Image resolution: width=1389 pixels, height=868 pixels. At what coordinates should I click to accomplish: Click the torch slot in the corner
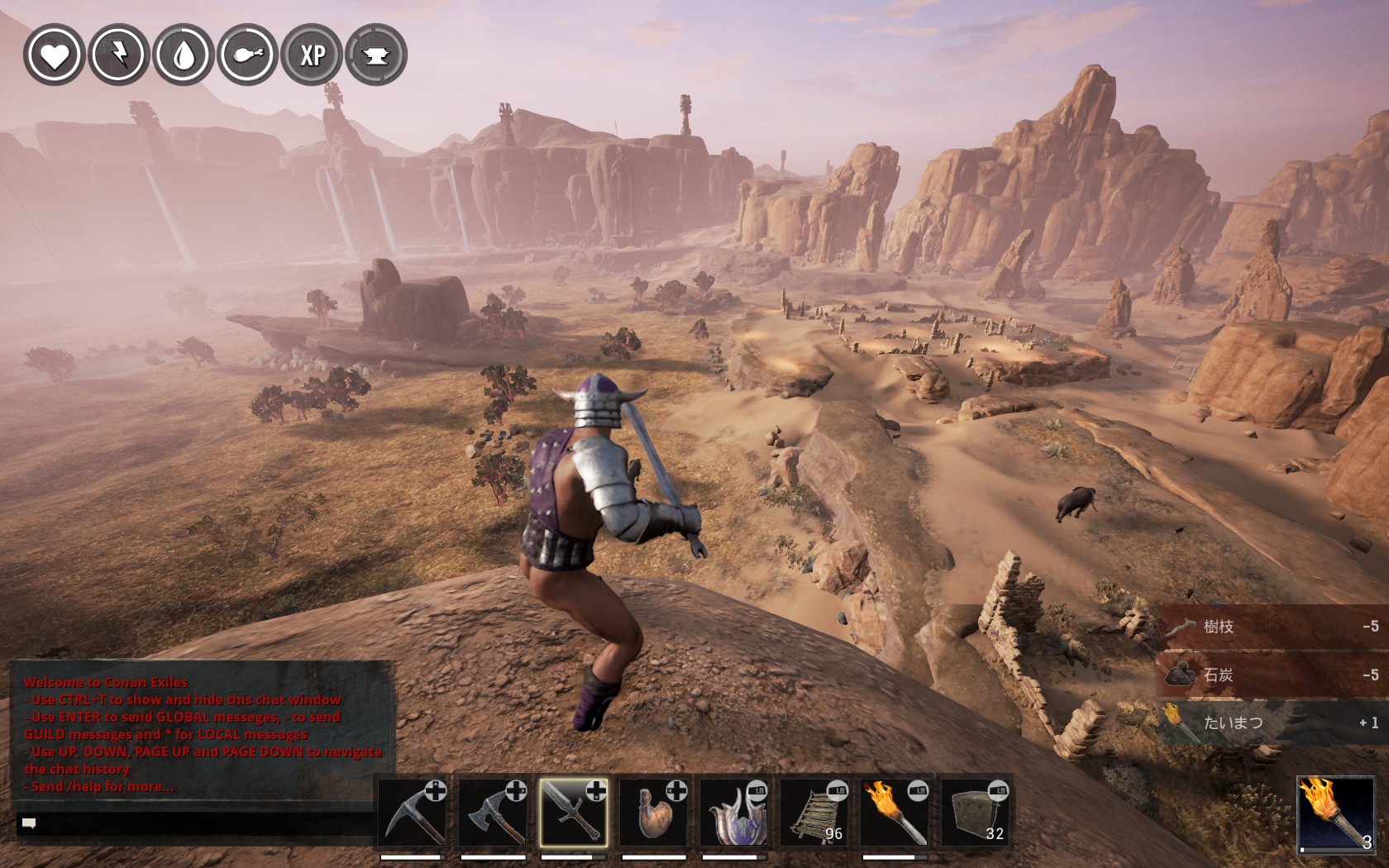pyautogui.click(x=1334, y=814)
